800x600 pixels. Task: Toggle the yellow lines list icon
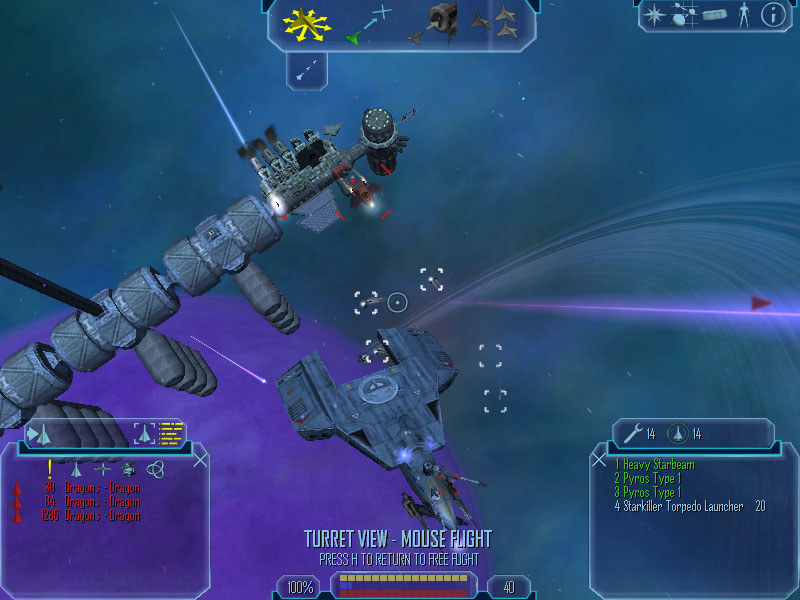coord(173,433)
